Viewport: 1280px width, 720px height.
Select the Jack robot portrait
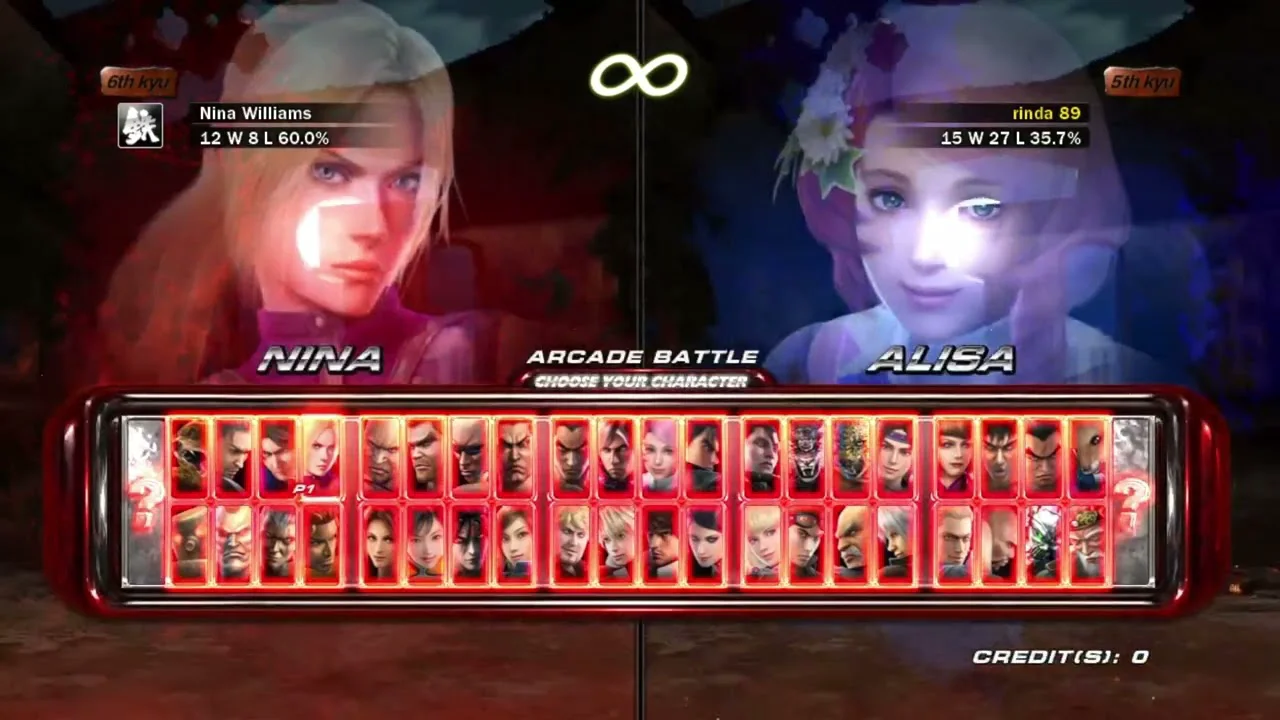(x=189, y=543)
